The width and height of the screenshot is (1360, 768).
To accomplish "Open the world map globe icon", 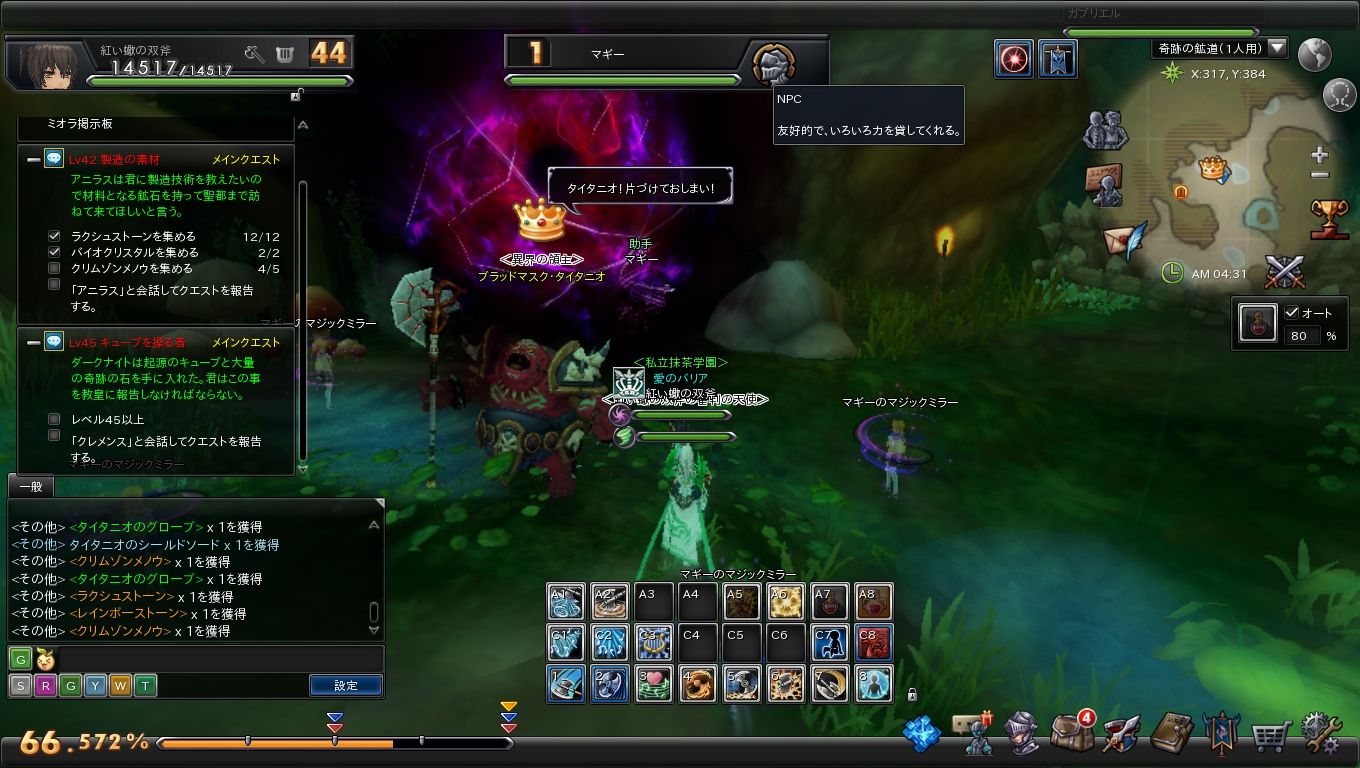I will point(1315,54).
